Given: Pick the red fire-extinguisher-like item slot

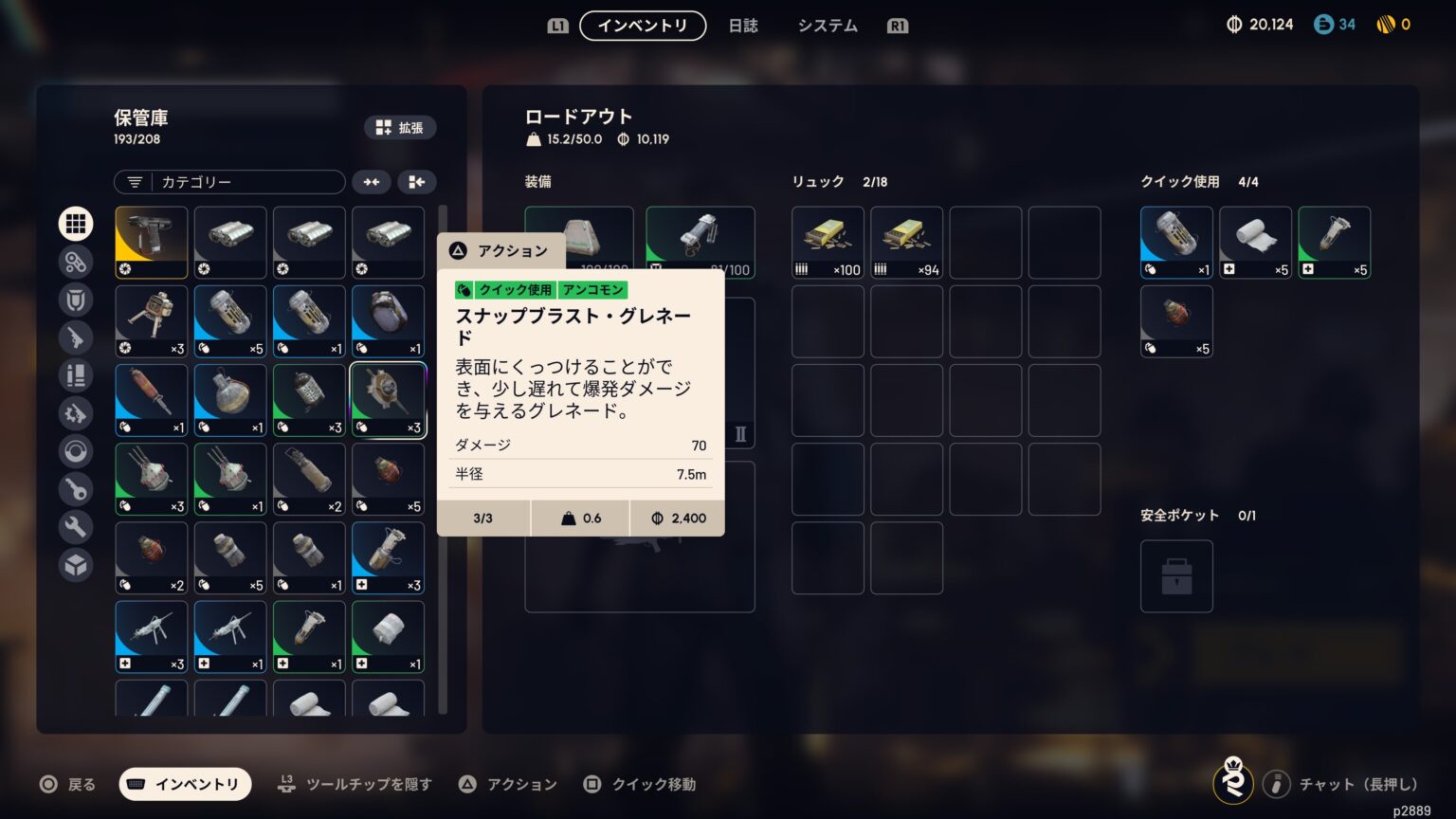Looking at the screenshot, I should point(152,400).
